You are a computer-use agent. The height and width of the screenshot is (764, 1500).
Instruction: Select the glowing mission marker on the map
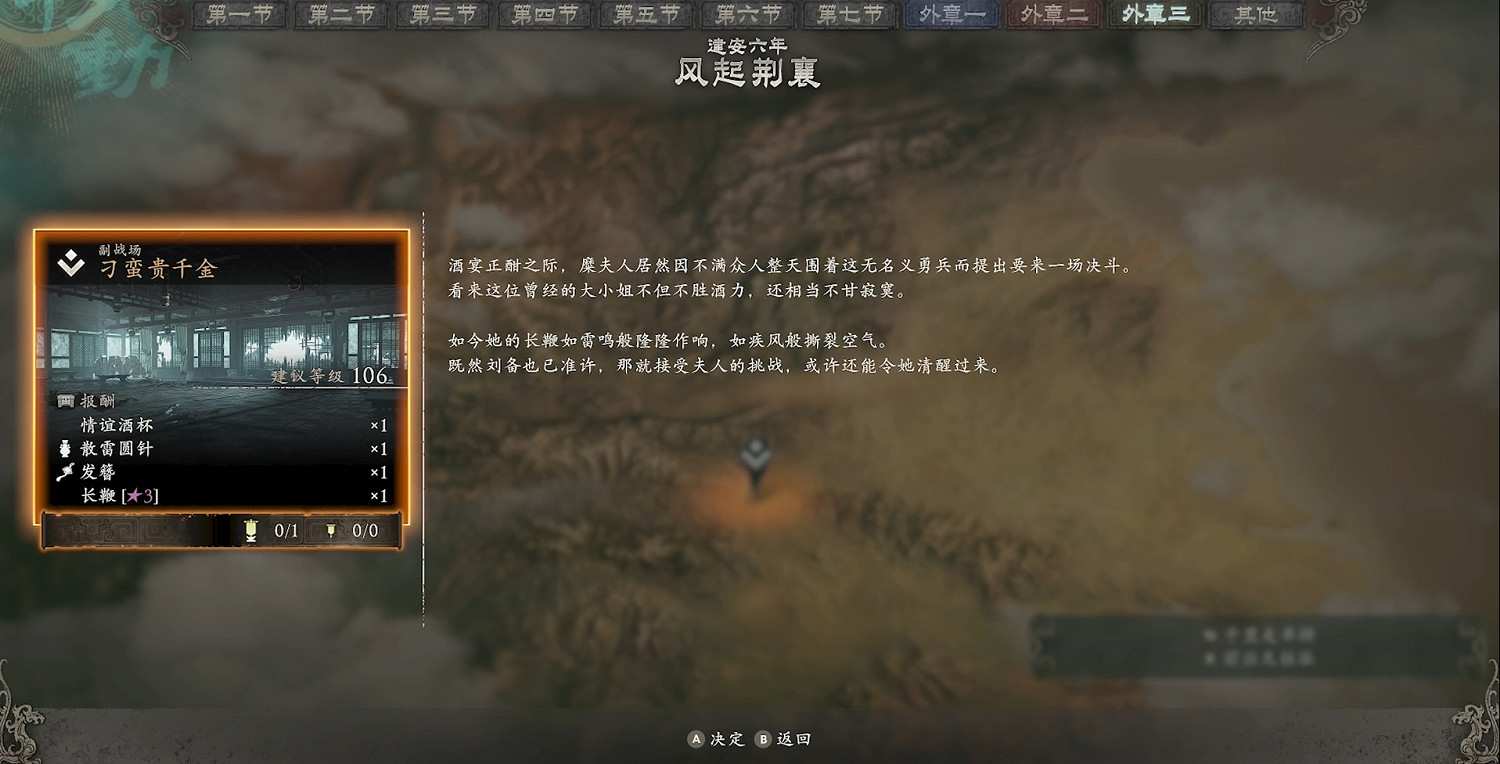(758, 454)
